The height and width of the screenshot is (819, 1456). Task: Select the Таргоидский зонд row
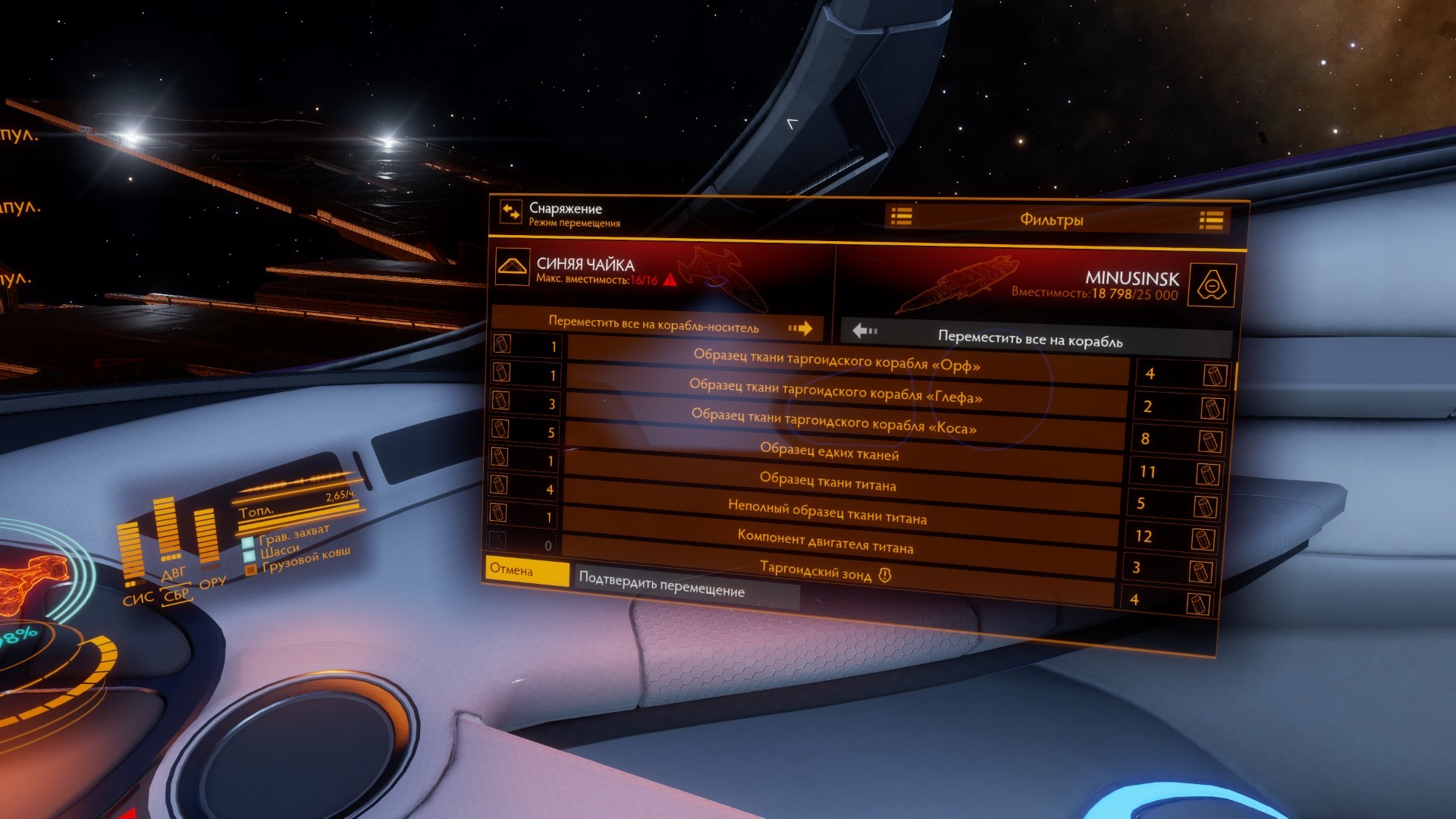825,574
